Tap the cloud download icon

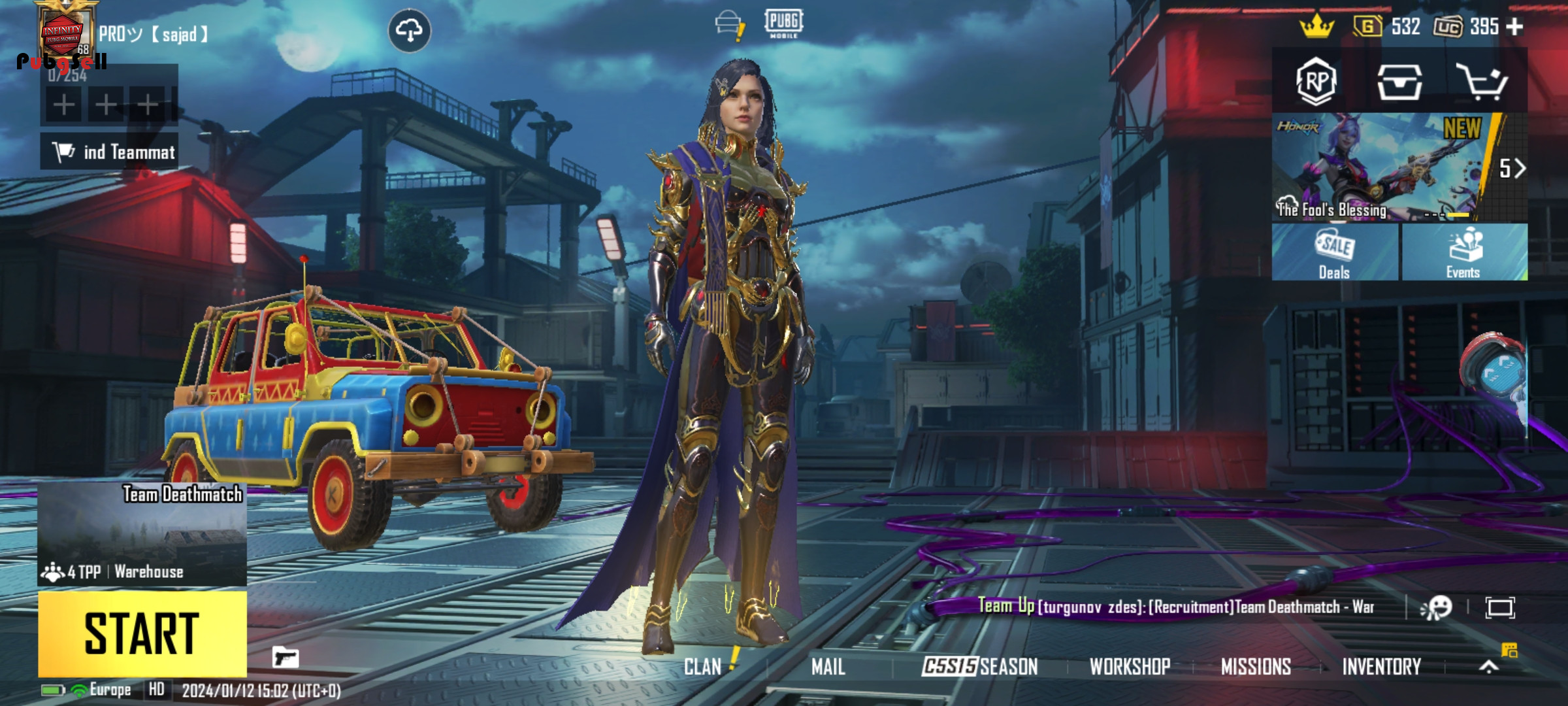pyautogui.click(x=409, y=30)
